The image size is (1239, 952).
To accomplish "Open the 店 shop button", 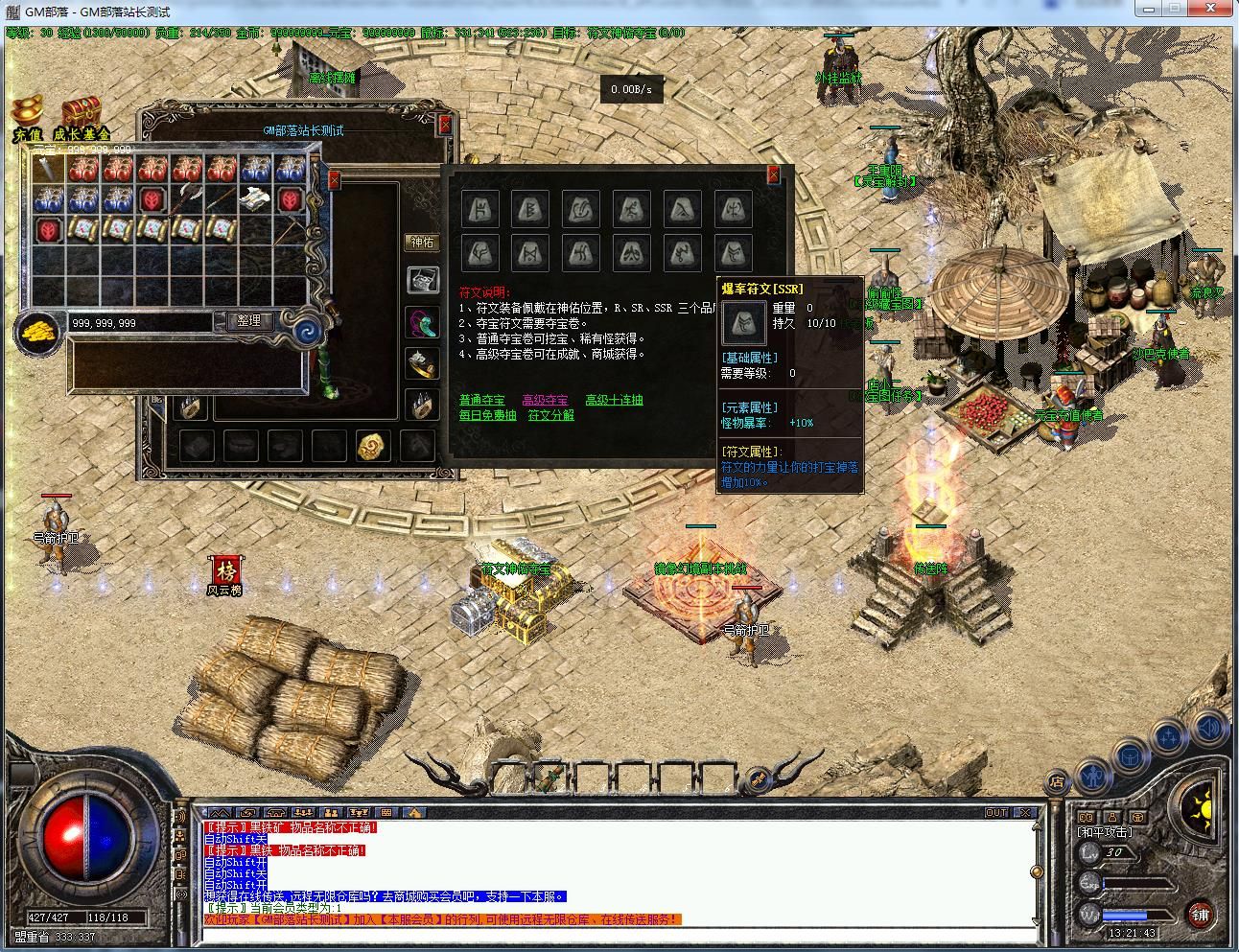I will 1056,781.
